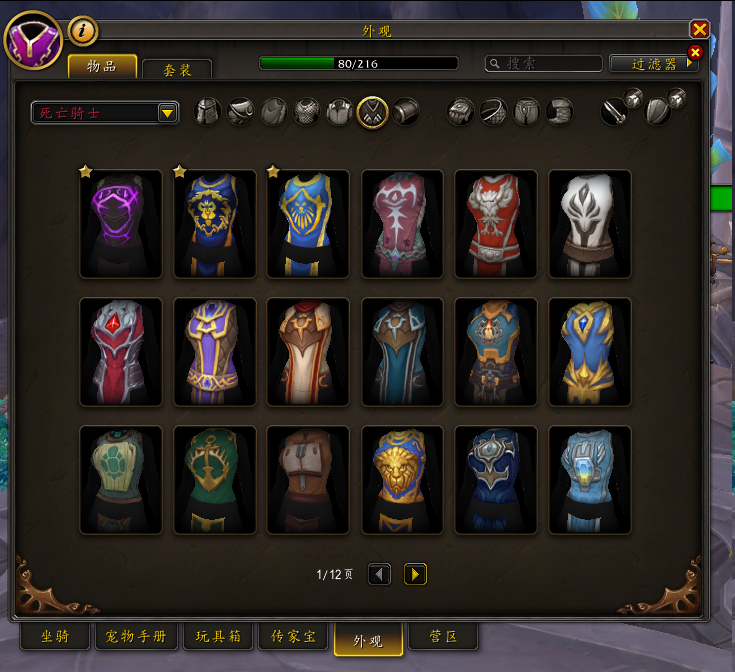Open the 死亡骑士 class dropdown
Screen dimensions: 735x672
[105, 112]
